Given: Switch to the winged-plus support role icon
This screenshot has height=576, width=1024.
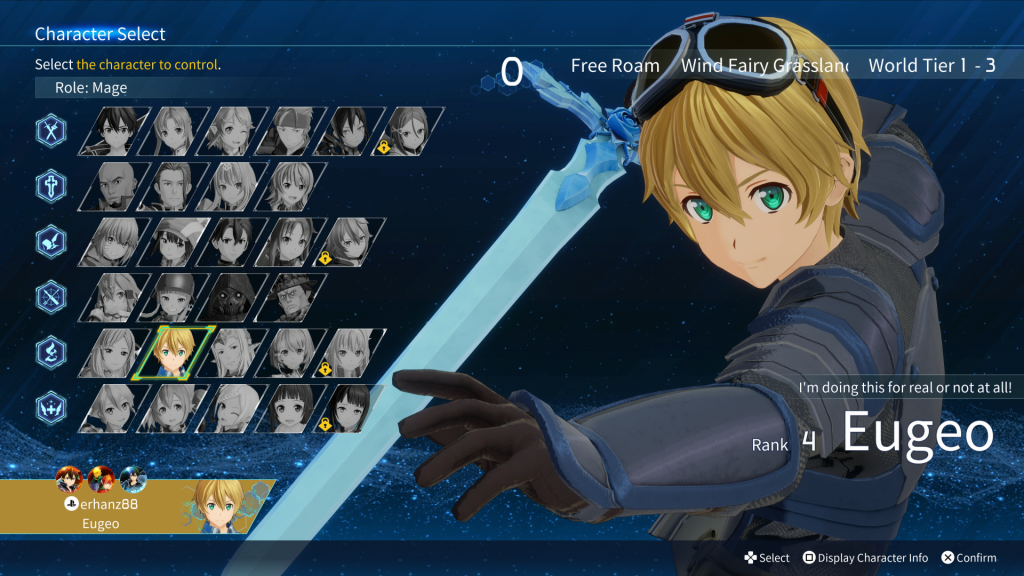Looking at the screenshot, I should click(x=51, y=408).
